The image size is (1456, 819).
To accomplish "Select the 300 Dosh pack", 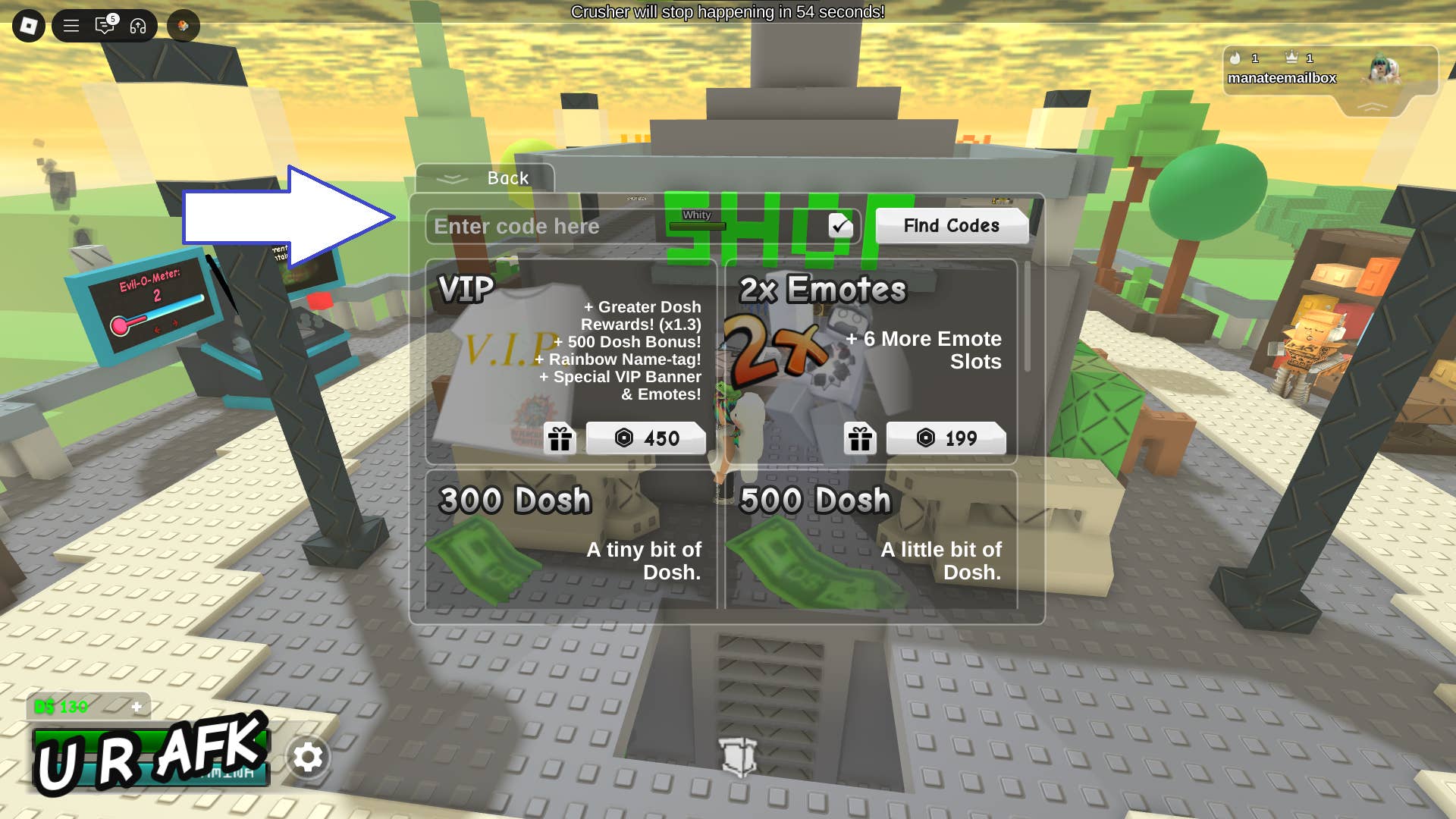I will [570, 538].
